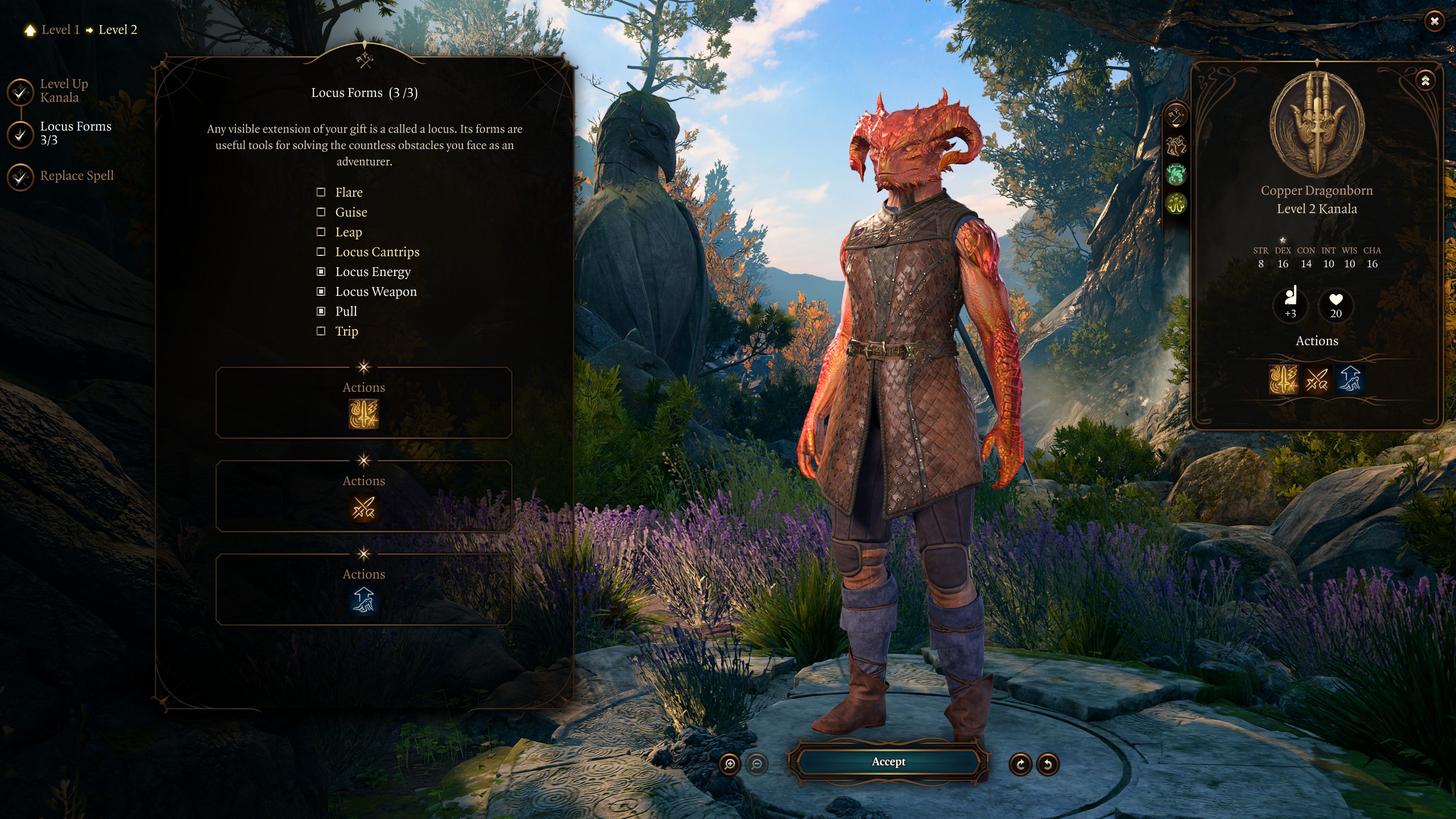Rotate the character clockwise
The height and width of the screenshot is (819, 1456).
(1020, 764)
